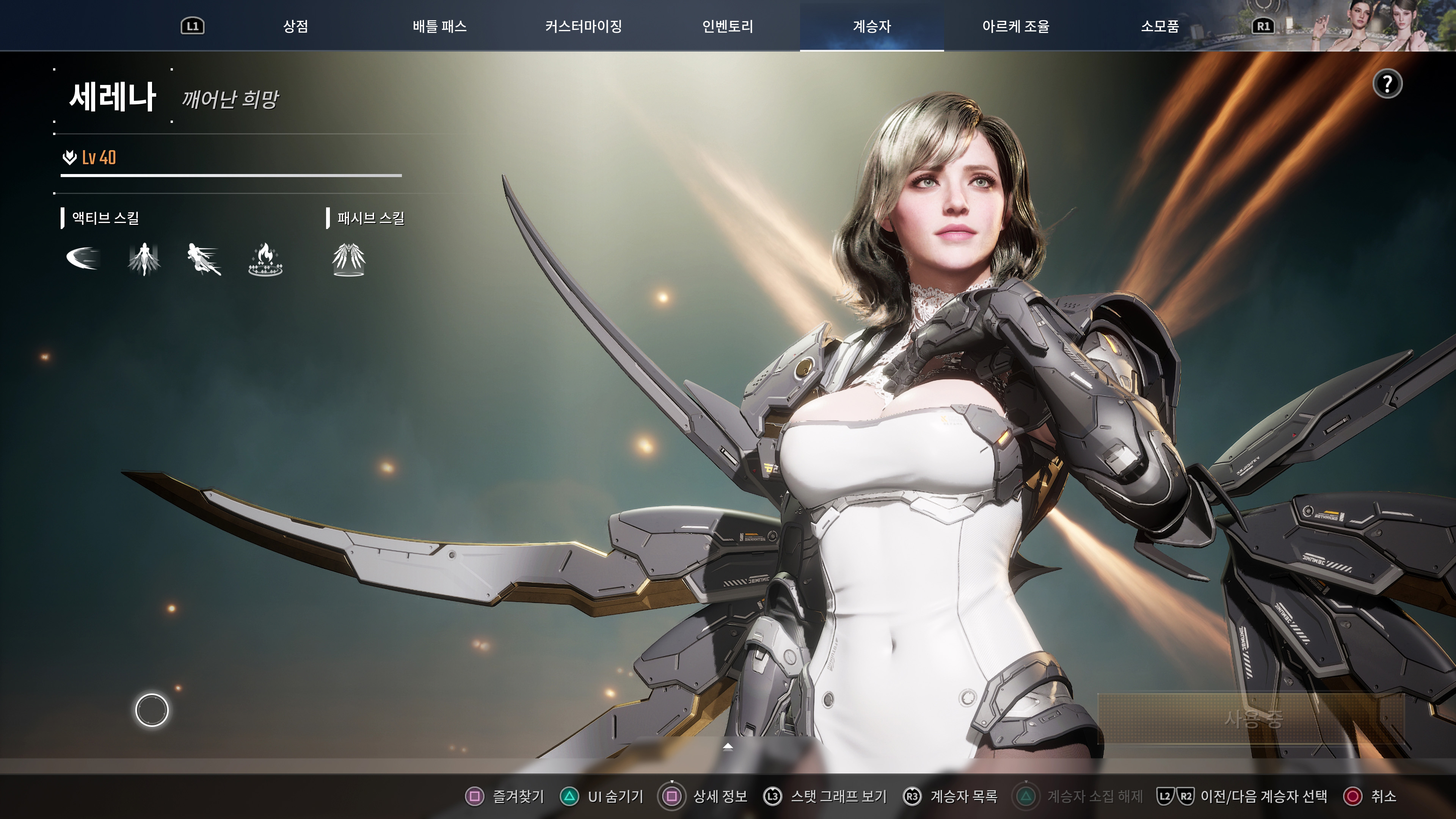Click the L1 shoulder button icon
The width and height of the screenshot is (1456, 819).
coord(192,25)
